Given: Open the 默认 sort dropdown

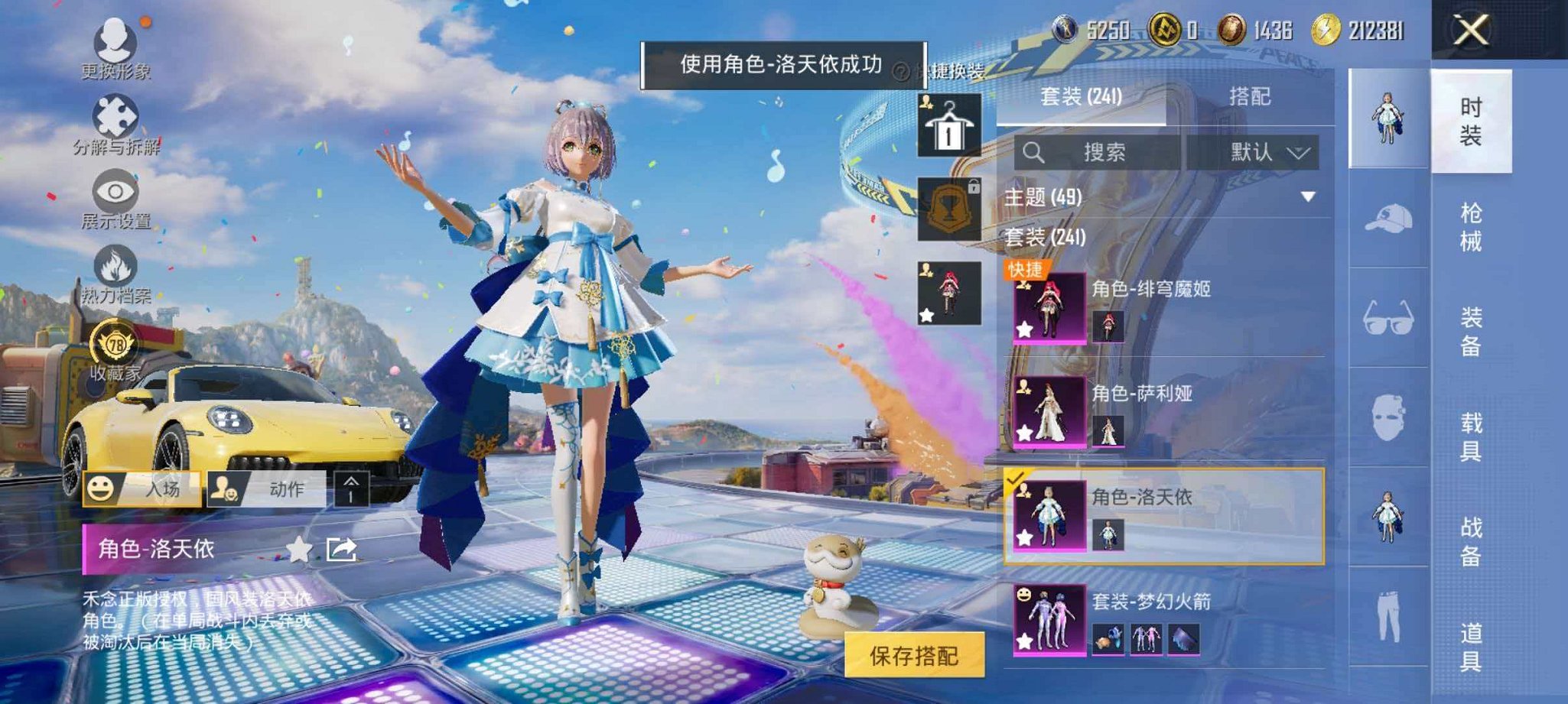Looking at the screenshot, I should 1264,152.
